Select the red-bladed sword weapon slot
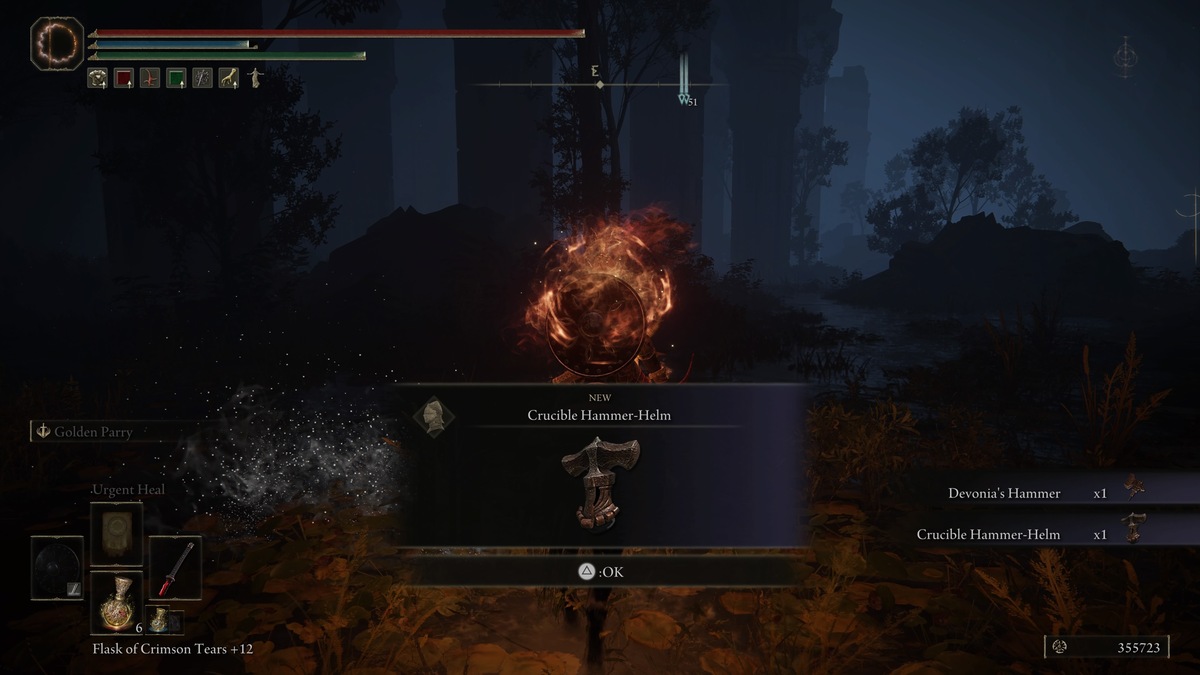1200x675 pixels. [x=175, y=567]
